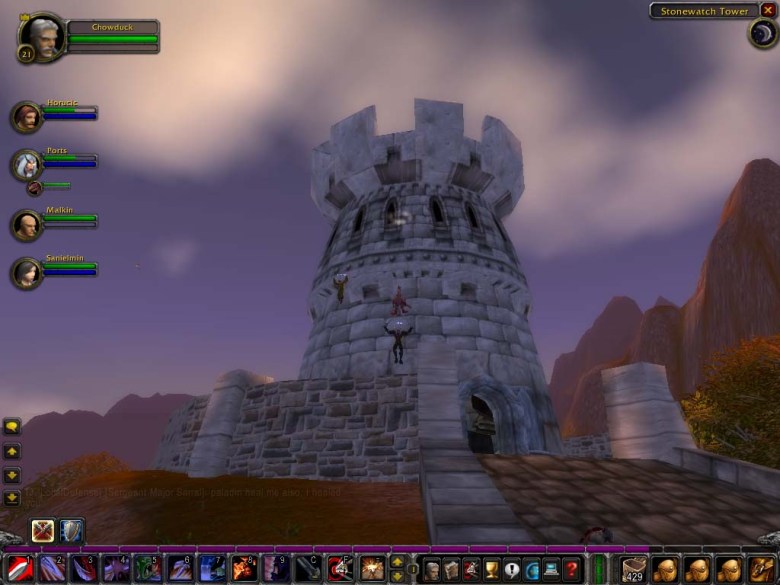Target party member Horusic's portrait
The image size is (780, 585).
[27, 117]
